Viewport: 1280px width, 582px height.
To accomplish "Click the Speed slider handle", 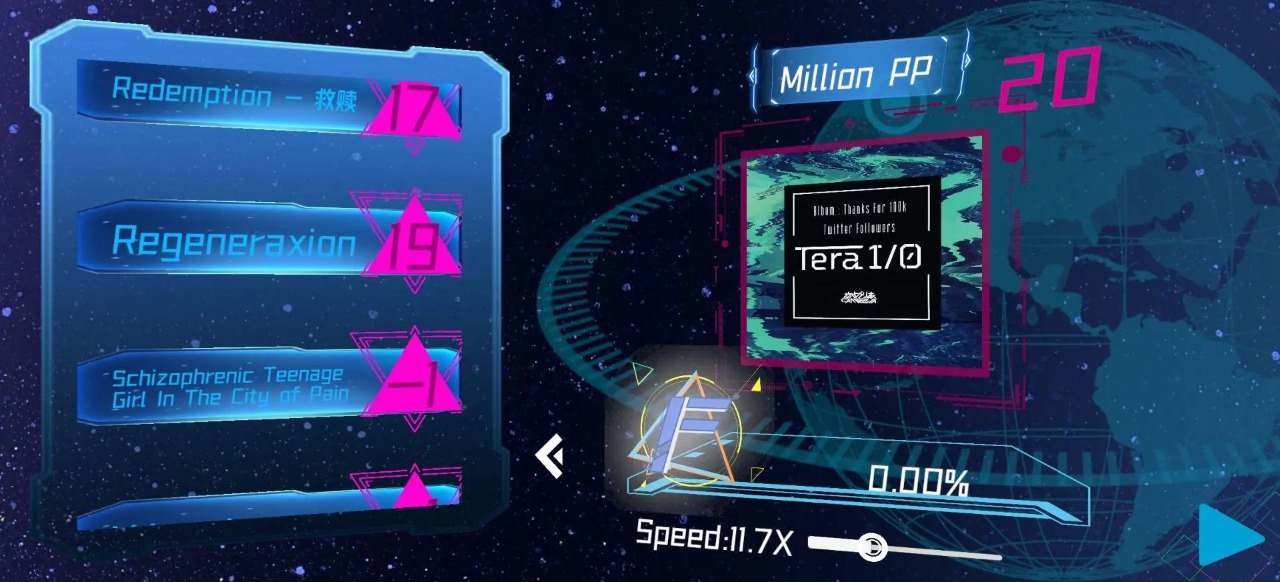I will pos(871,546).
